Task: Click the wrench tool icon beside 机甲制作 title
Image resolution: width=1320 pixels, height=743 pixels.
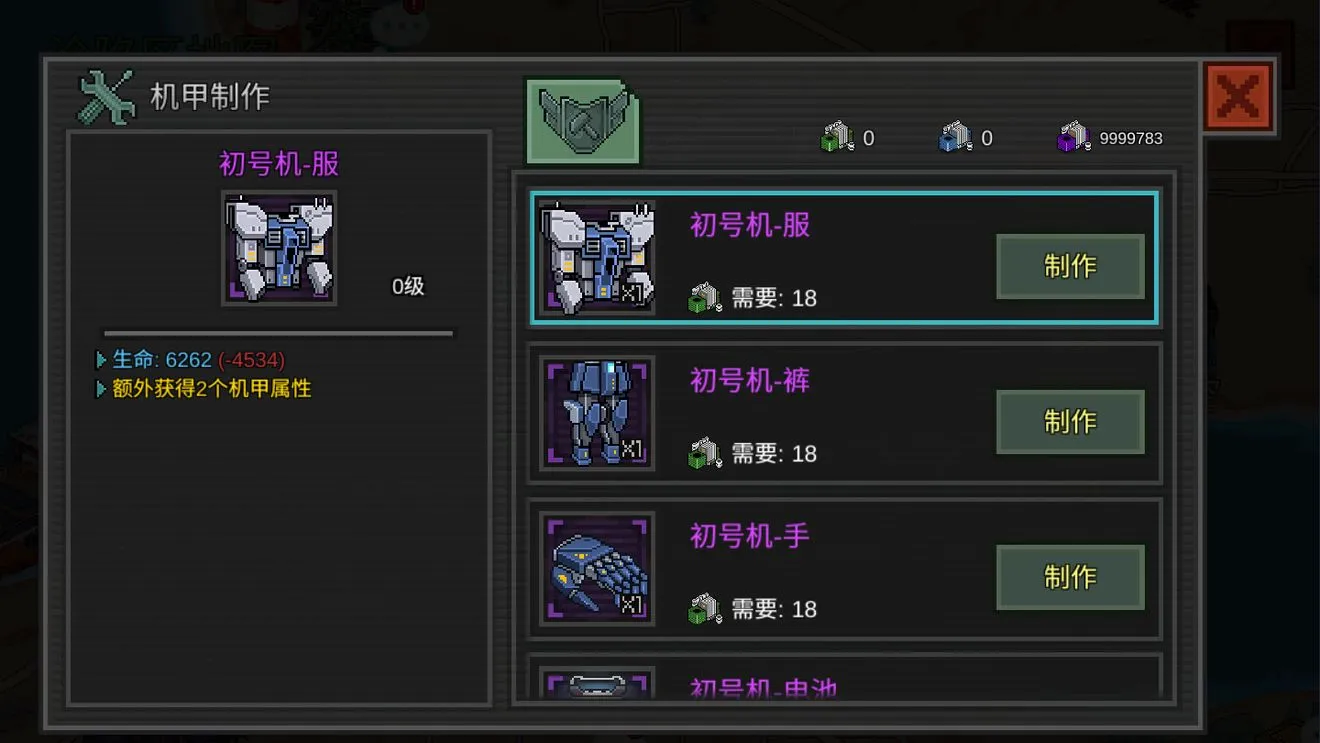Action: (104, 95)
